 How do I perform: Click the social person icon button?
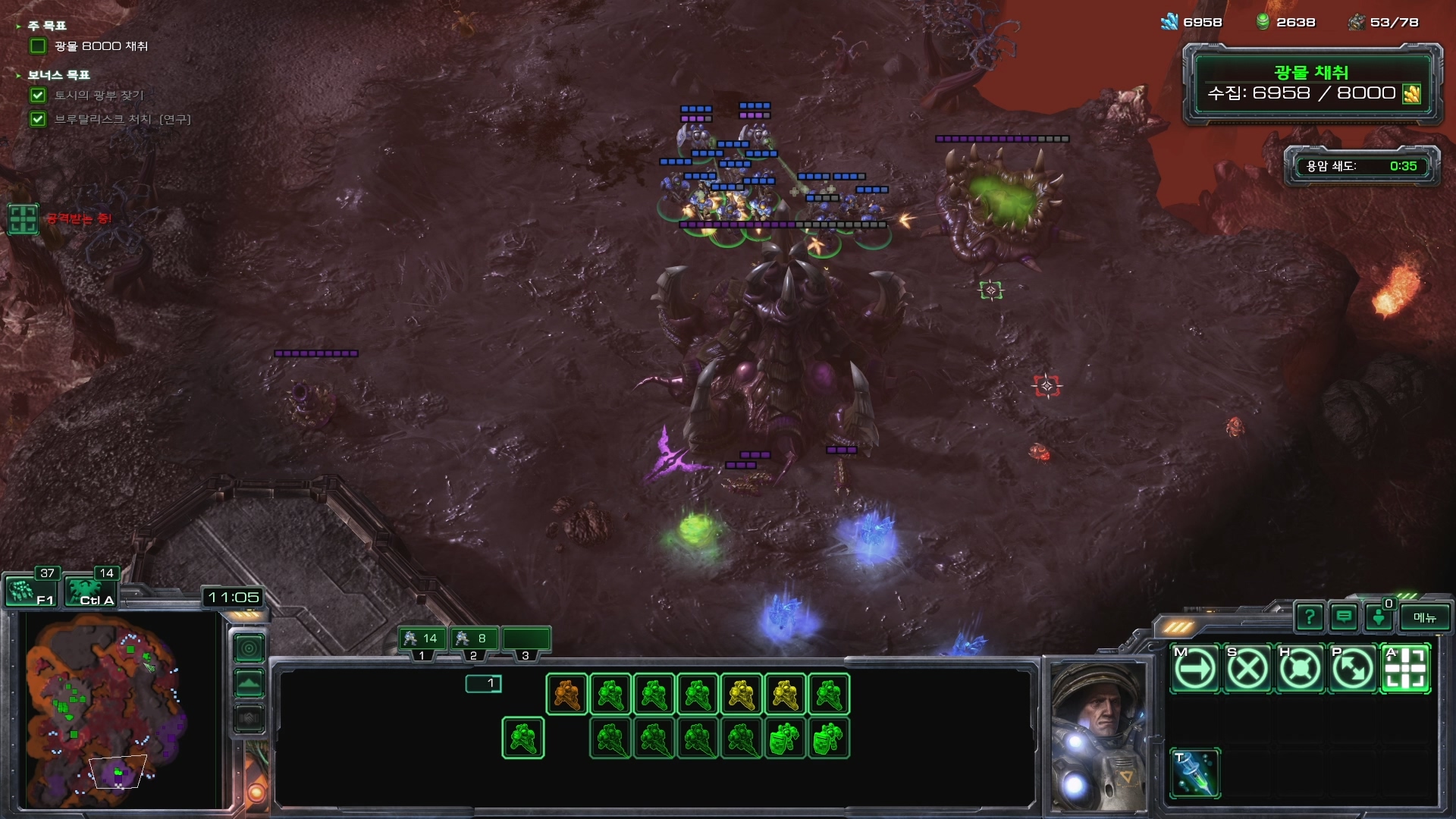[1379, 618]
